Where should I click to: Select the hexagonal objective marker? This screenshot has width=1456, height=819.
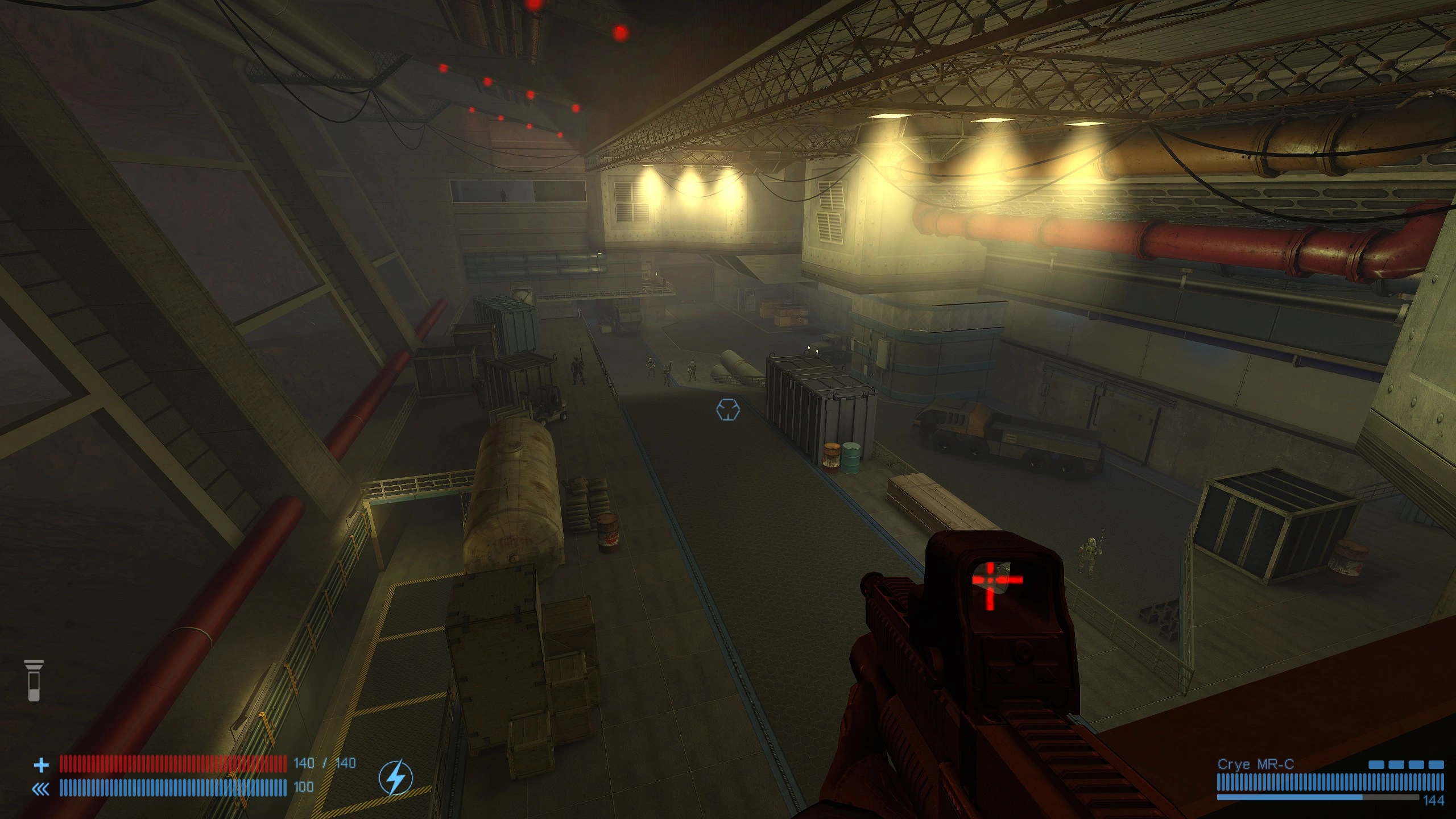[728, 409]
